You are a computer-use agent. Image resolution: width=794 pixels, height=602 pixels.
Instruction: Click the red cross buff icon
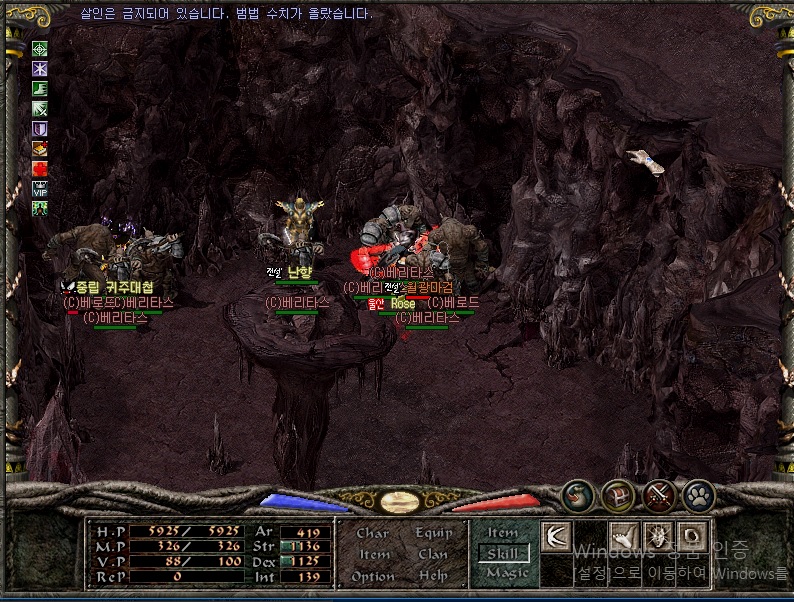40,167
